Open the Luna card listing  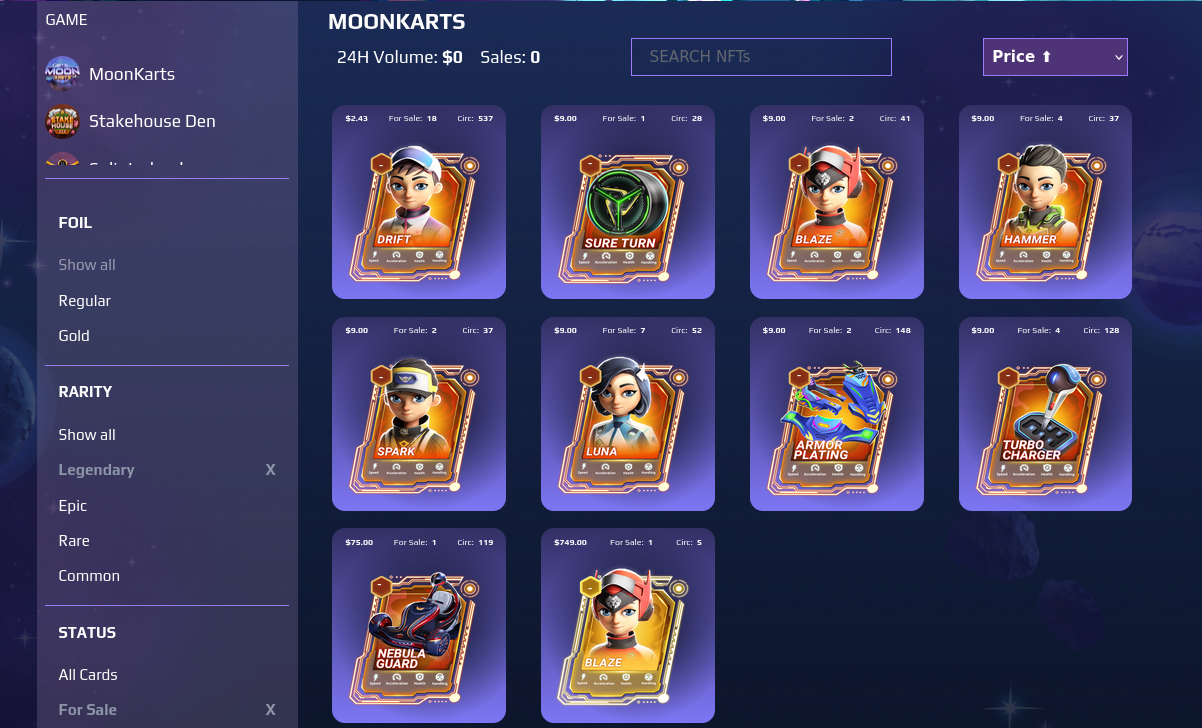click(628, 422)
